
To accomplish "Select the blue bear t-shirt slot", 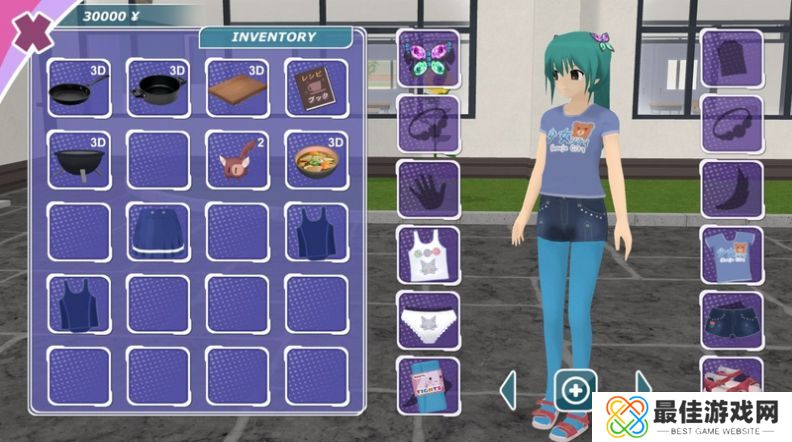I will tap(732, 255).
